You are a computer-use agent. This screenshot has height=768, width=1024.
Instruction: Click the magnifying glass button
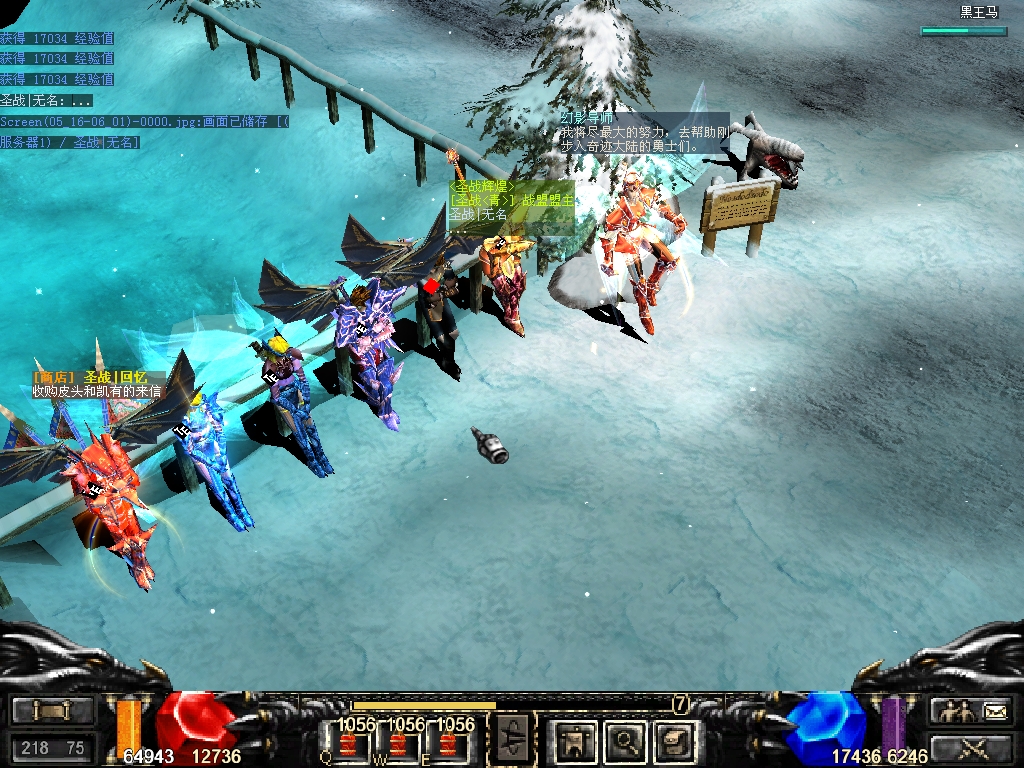click(627, 742)
